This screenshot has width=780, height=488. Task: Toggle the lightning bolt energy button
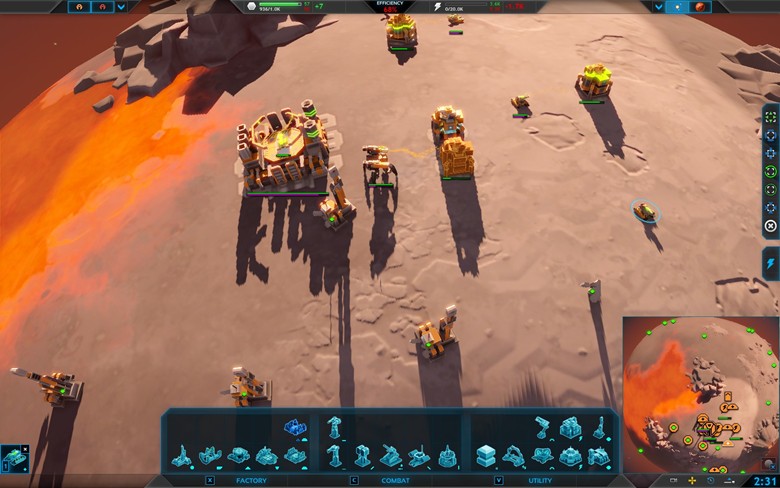[770, 263]
